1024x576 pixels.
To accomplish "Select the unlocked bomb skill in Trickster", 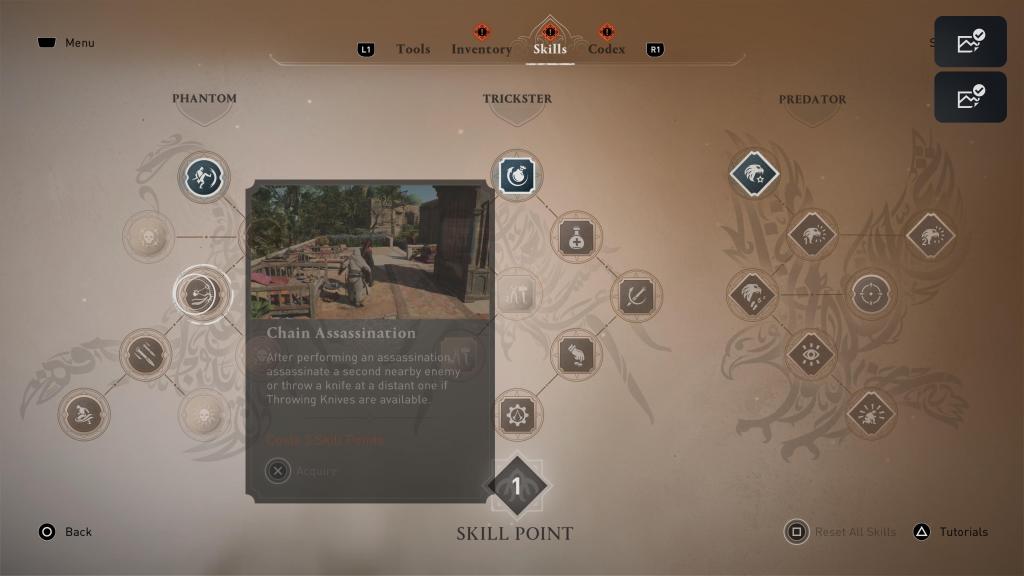I will point(517,177).
